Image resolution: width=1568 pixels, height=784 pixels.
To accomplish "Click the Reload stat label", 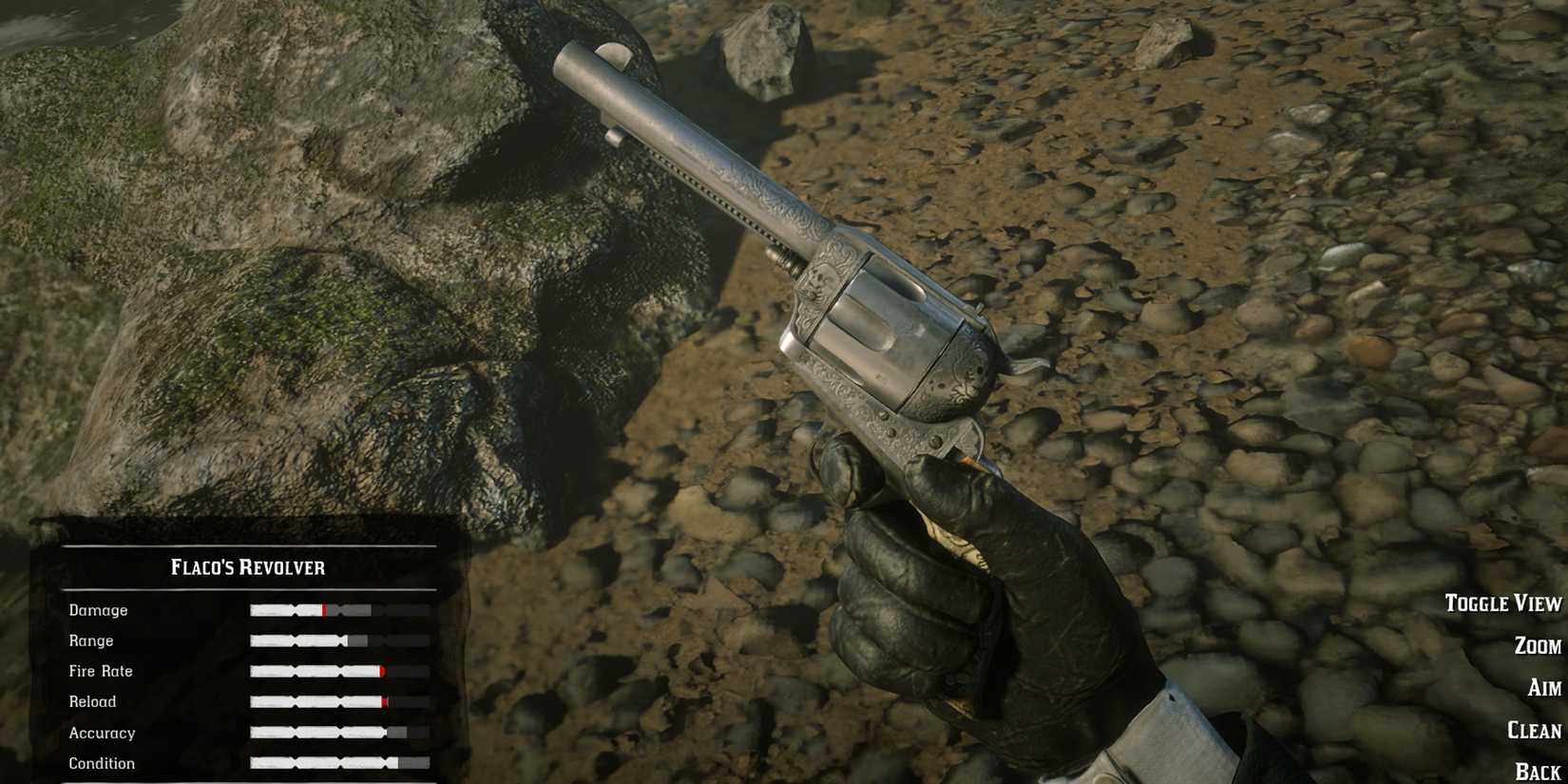I will pos(94,701).
